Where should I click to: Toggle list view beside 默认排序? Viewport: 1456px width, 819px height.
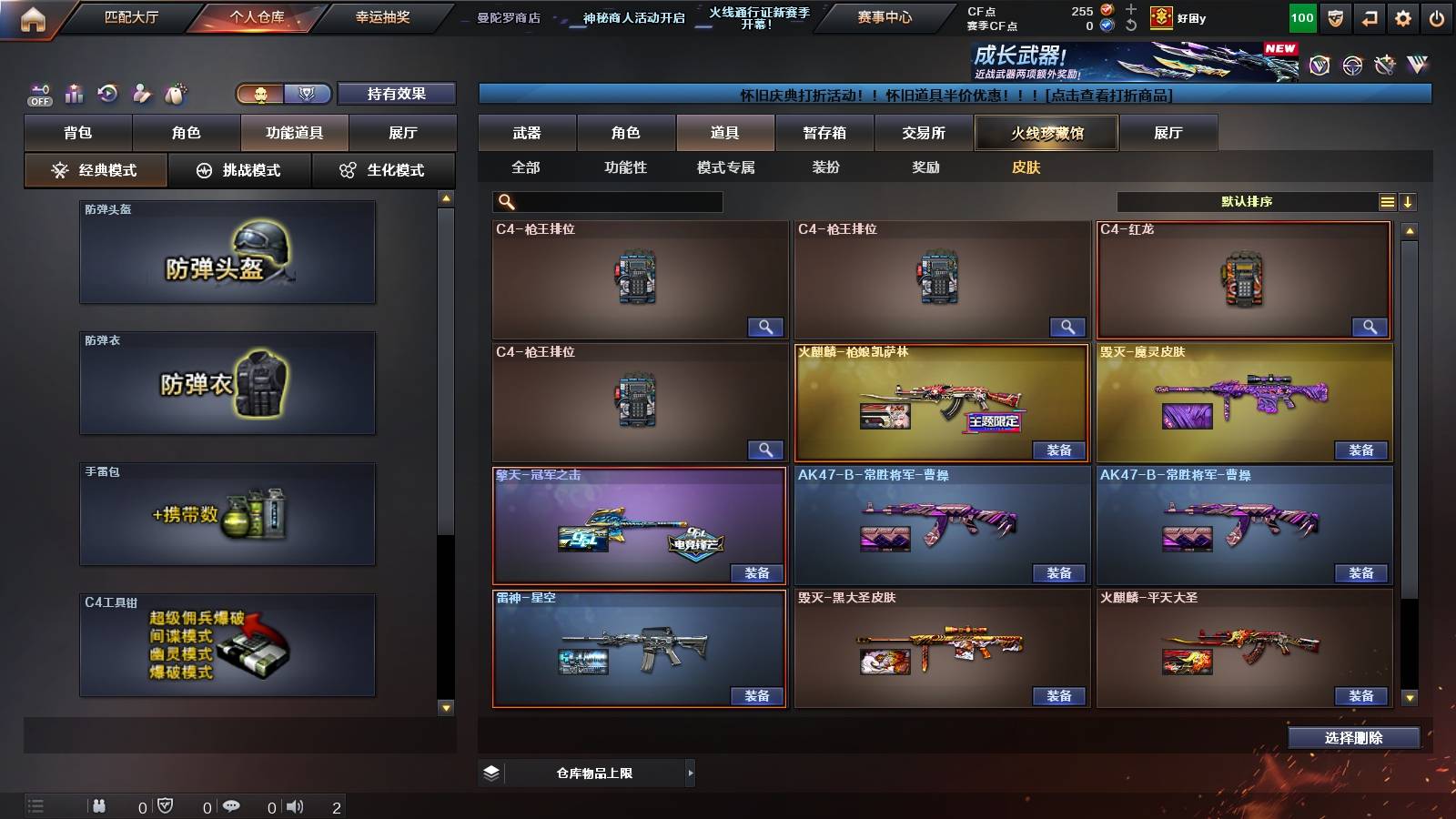click(1386, 201)
